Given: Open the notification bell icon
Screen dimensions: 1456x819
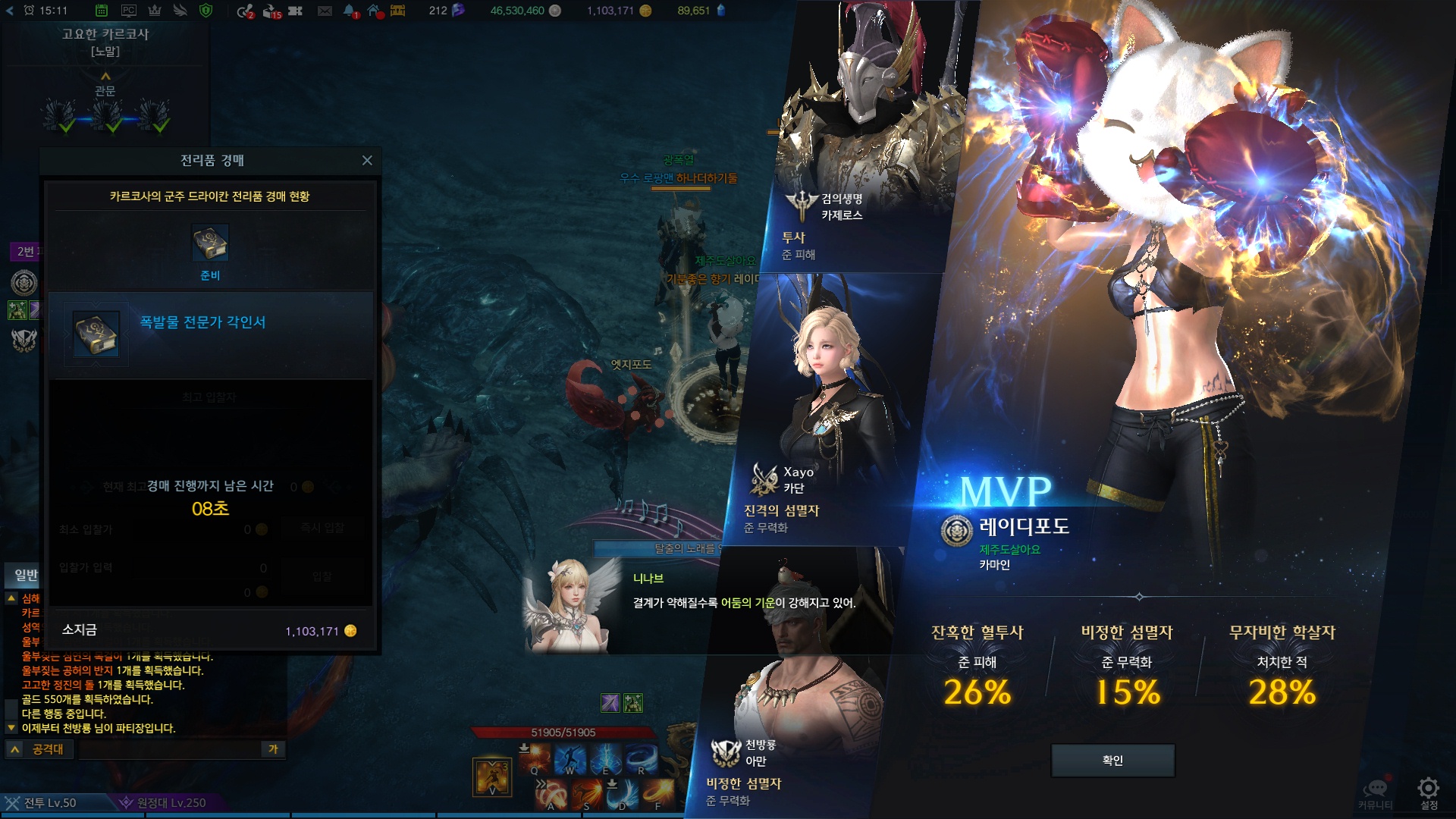Looking at the screenshot, I should [350, 11].
